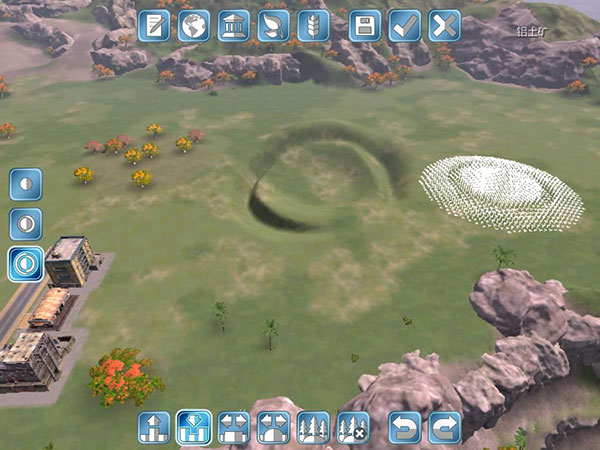
Task: Activate the lower terrain tool
Action: [x=193, y=427]
